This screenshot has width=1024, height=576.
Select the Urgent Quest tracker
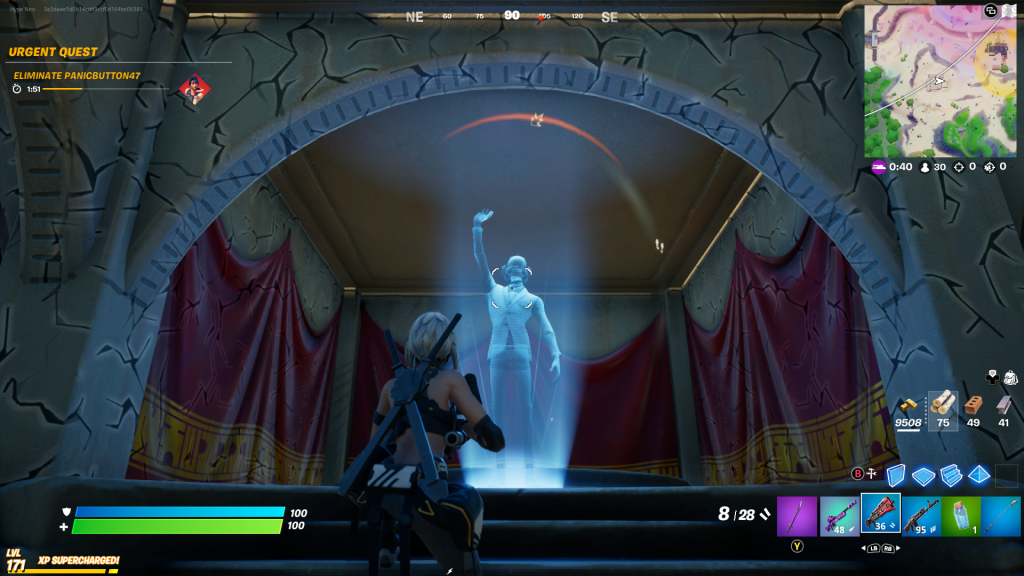57,52
